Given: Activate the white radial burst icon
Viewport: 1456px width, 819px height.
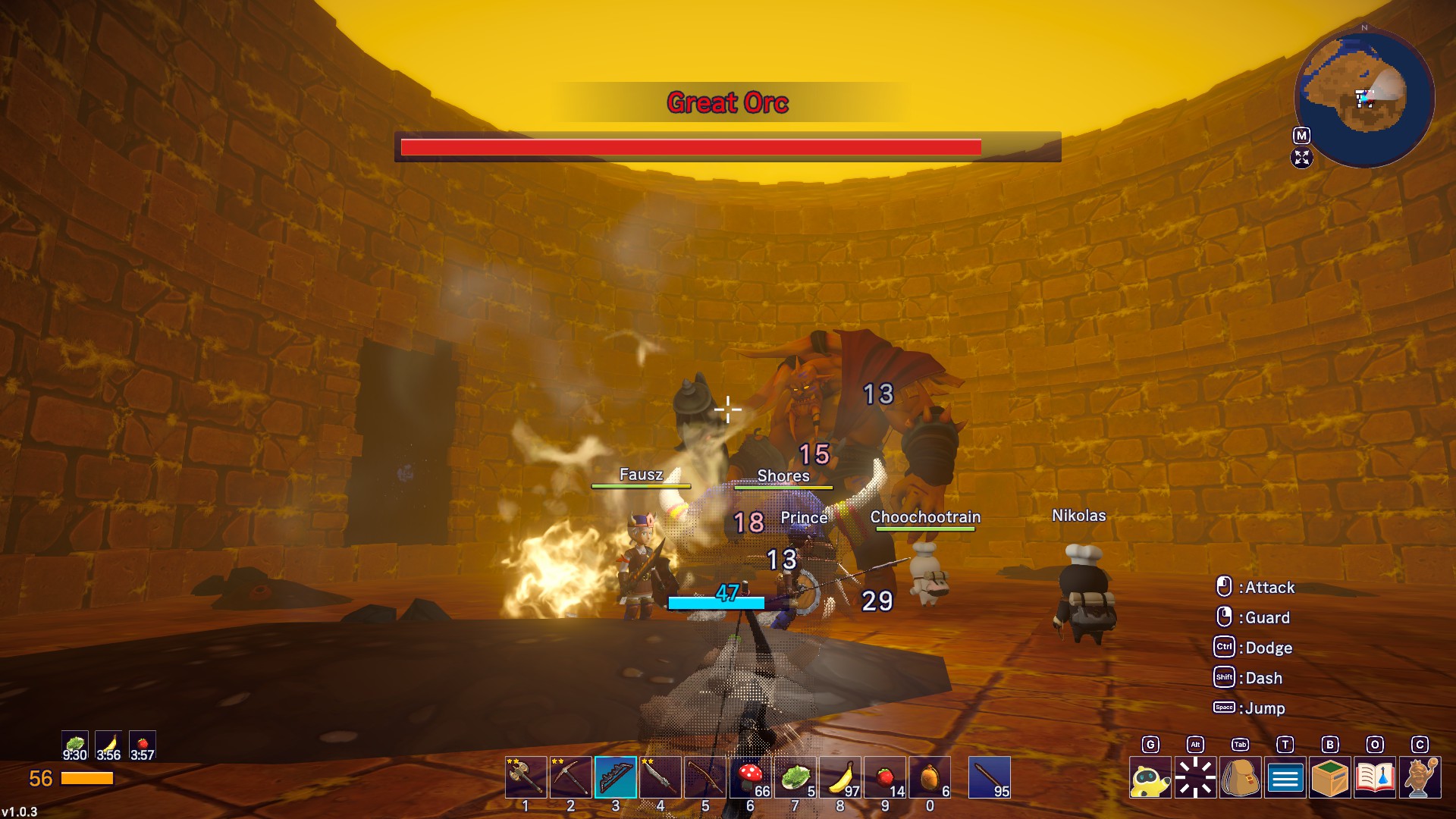Looking at the screenshot, I should tap(1195, 778).
